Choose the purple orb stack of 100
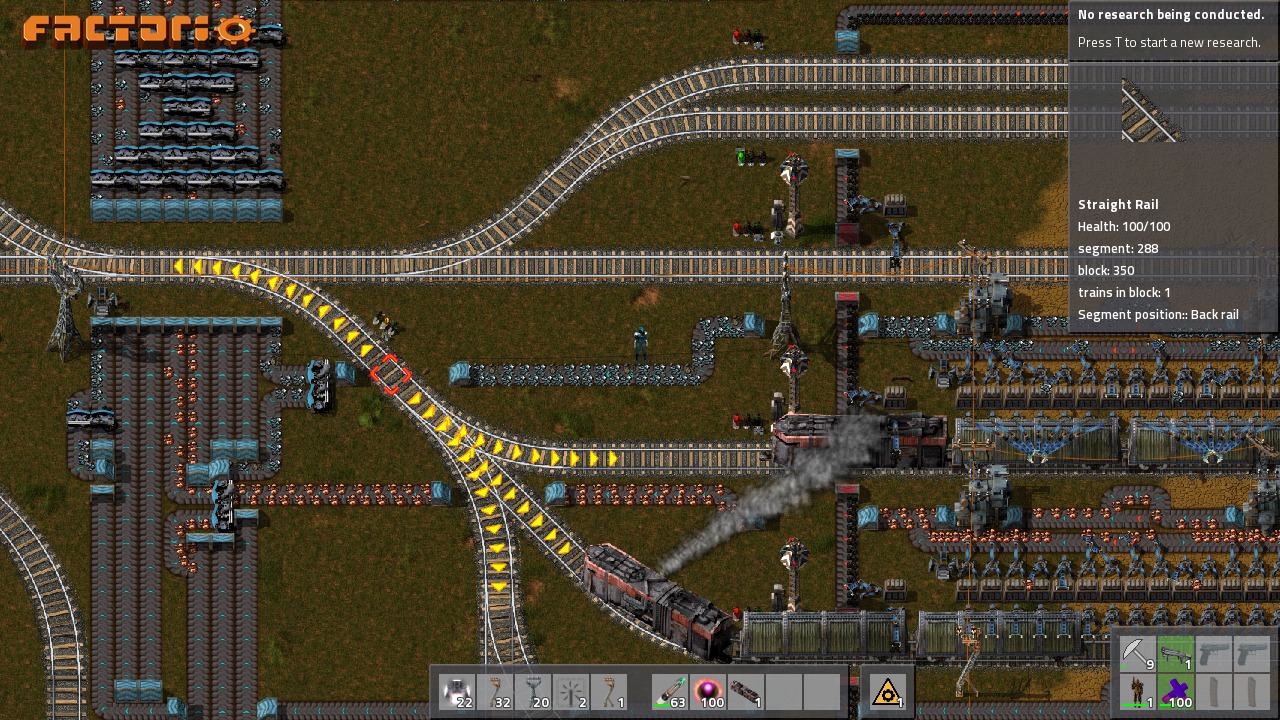Screen dimensions: 1280x720 [709, 692]
